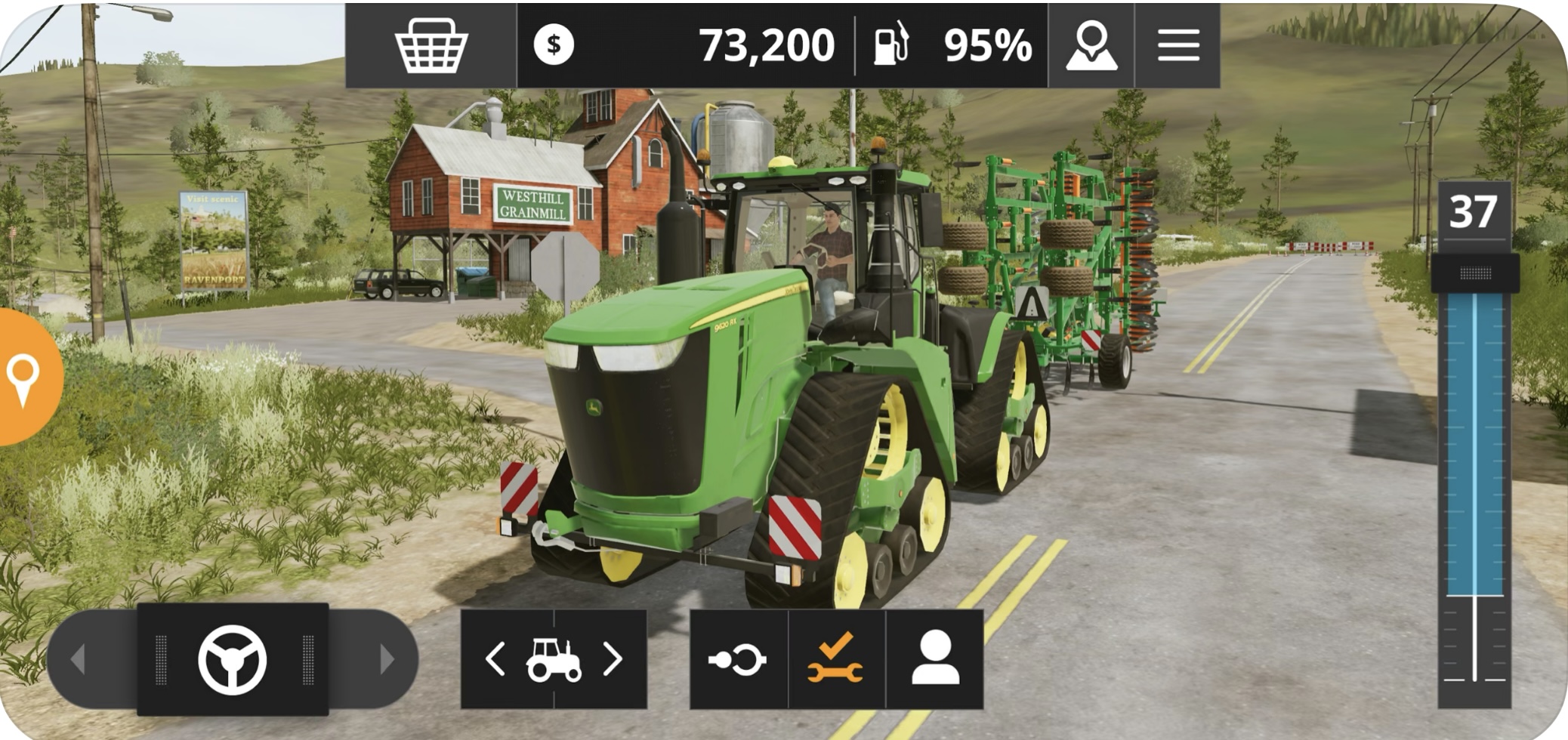Tap the orange location pin tab
The height and width of the screenshot is (740, 1568).
26,377
